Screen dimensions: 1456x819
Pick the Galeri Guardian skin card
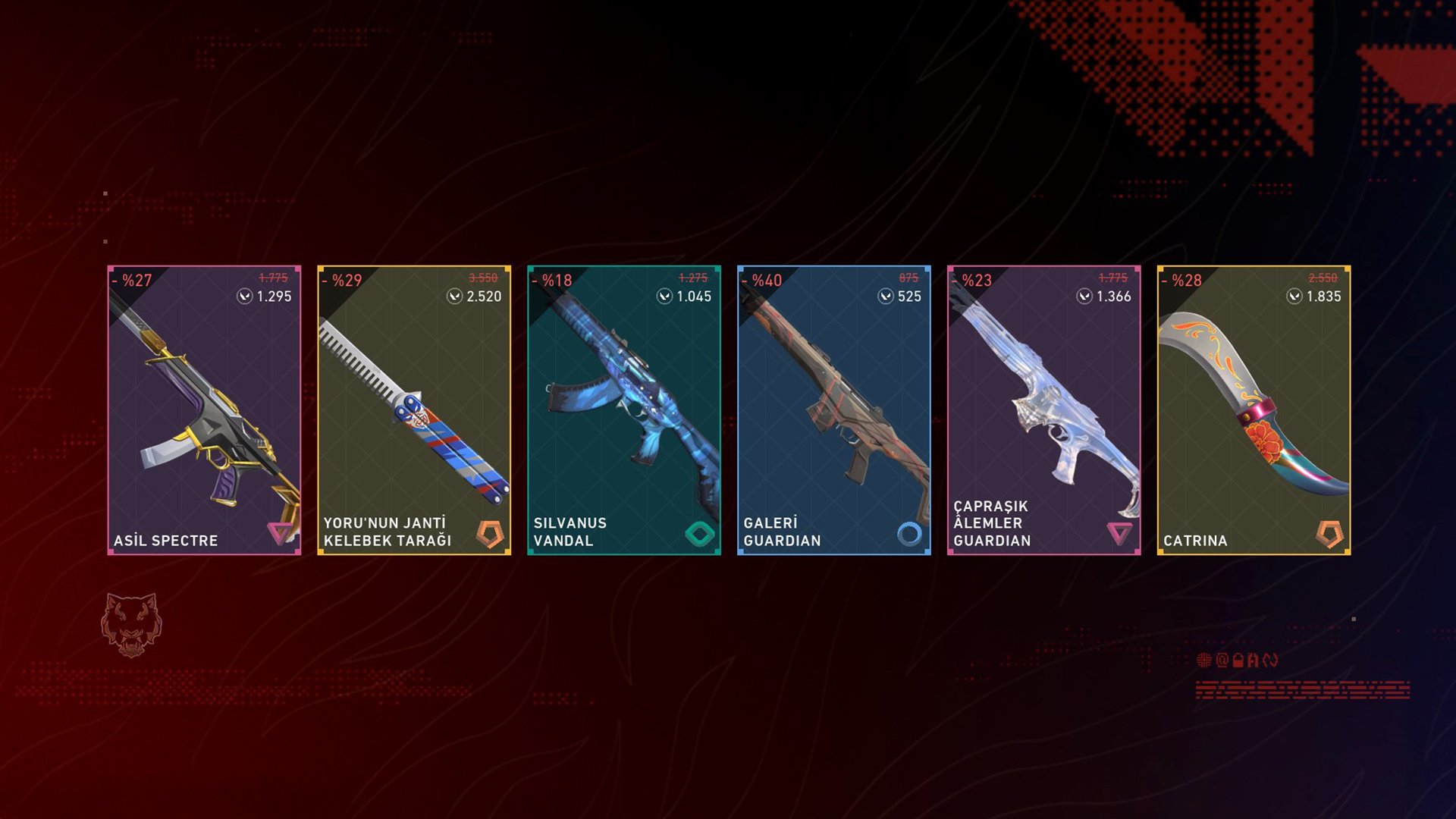pos(834,410)
